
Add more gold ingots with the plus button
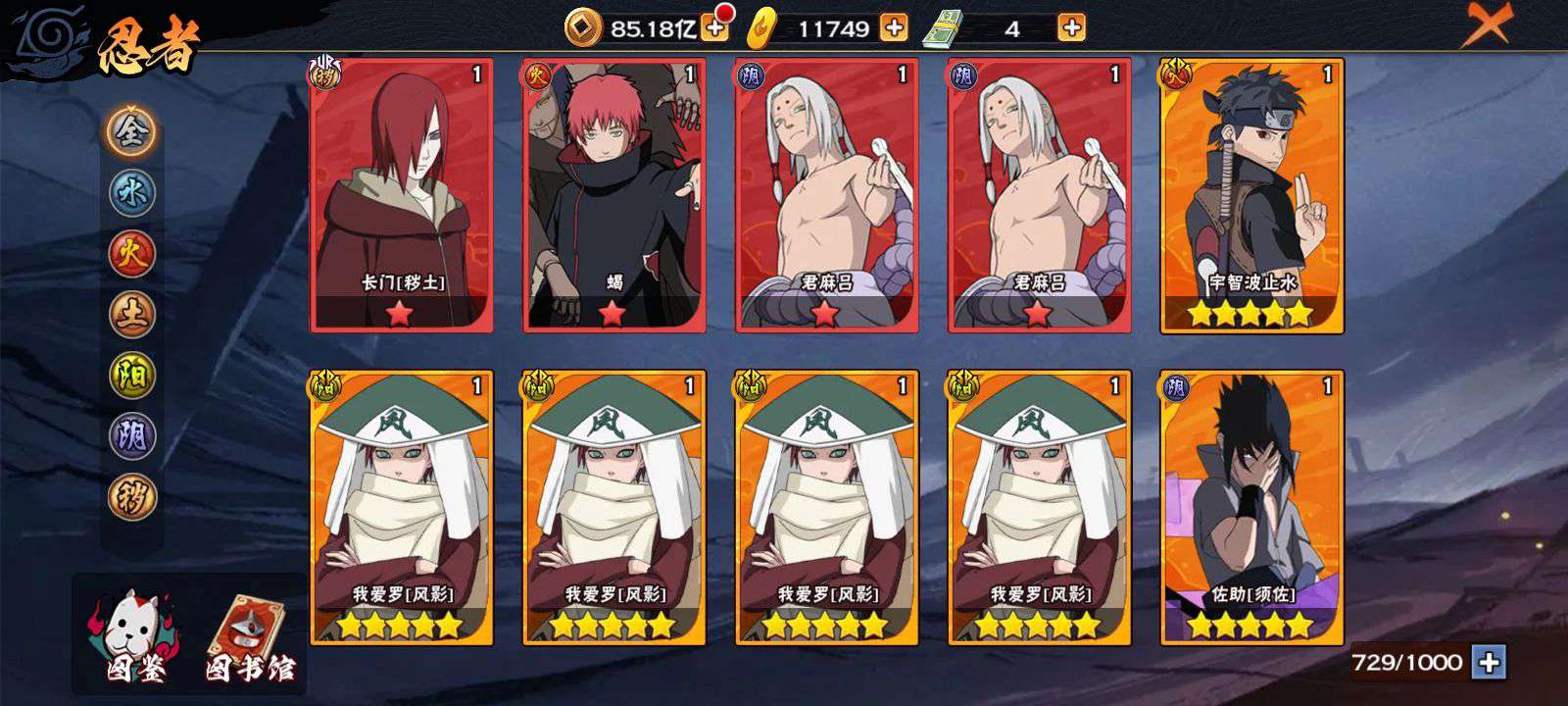894,28
